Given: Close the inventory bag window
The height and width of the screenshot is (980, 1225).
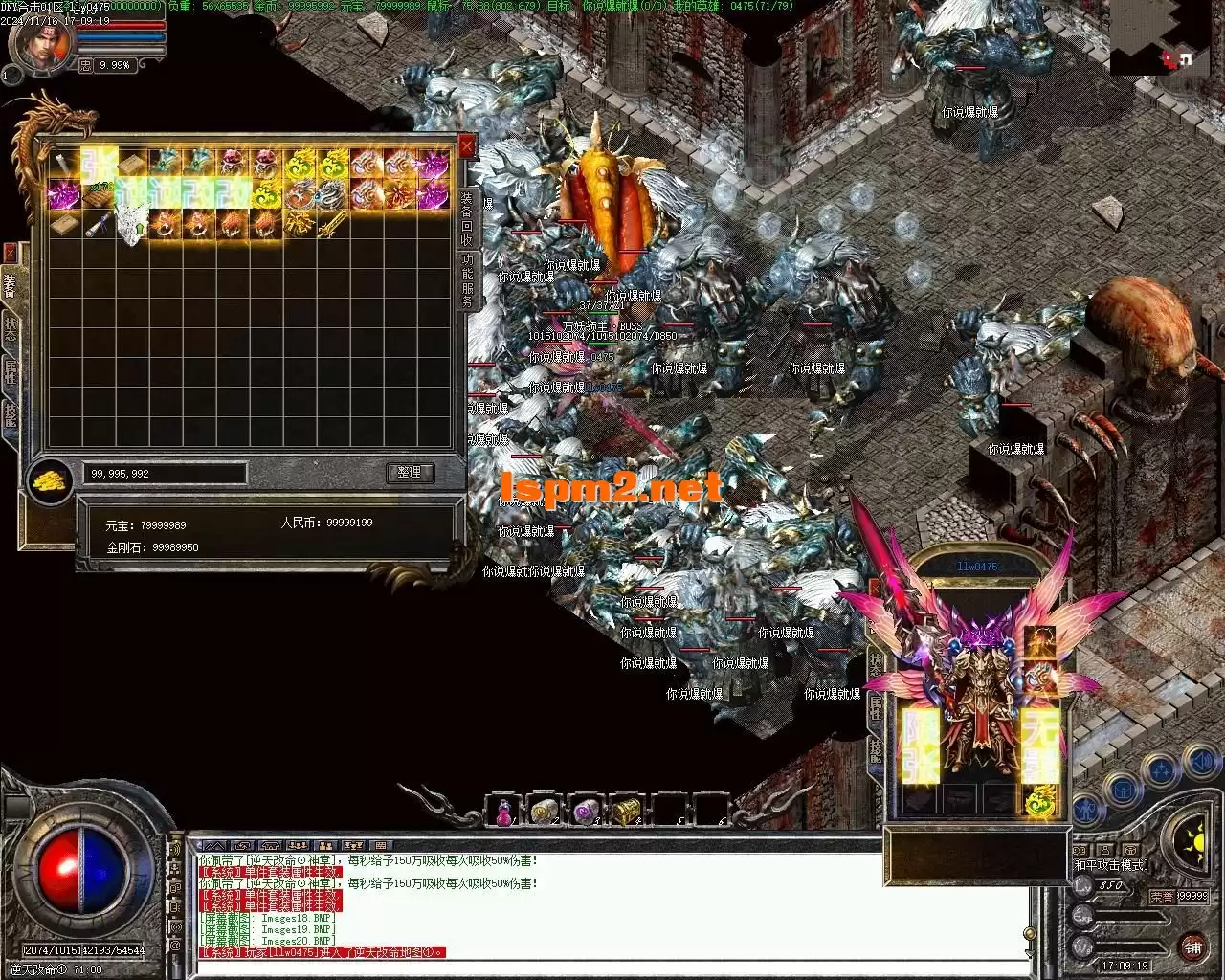Looking at the screenshot, I should (x=466, y=146).
